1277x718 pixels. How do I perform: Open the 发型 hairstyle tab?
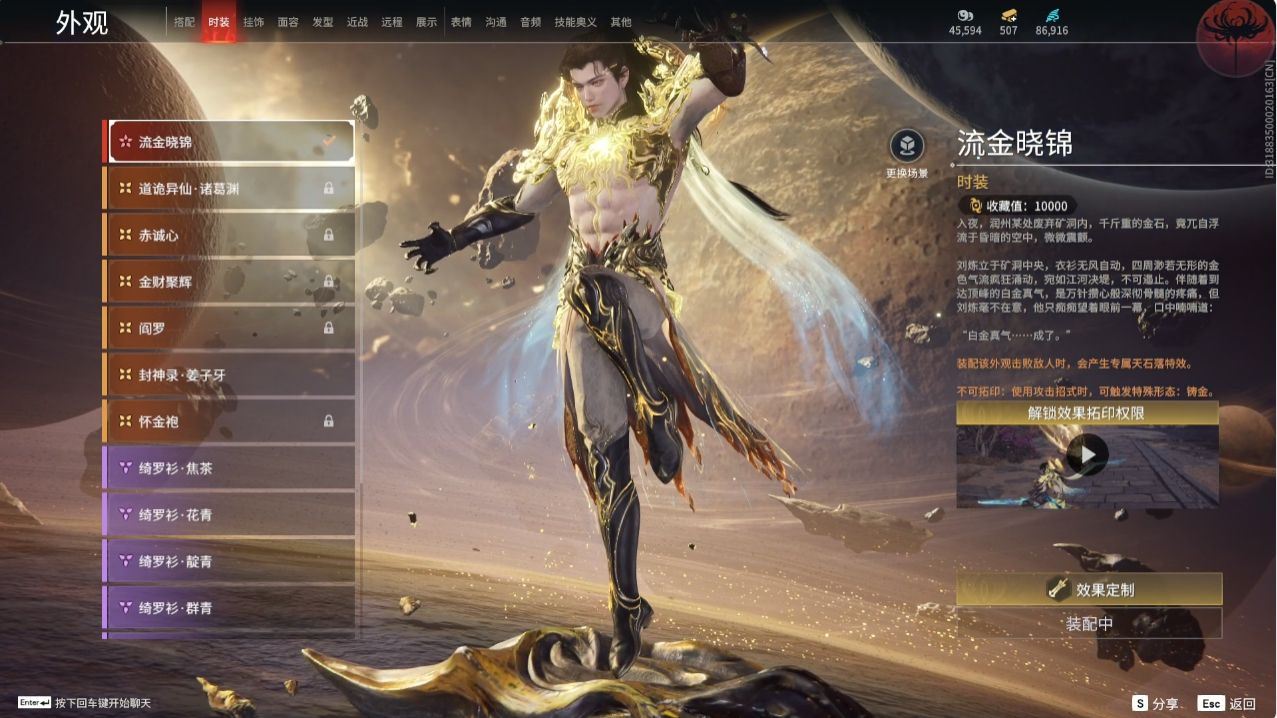pyautogui.click(x=323, y=22)
